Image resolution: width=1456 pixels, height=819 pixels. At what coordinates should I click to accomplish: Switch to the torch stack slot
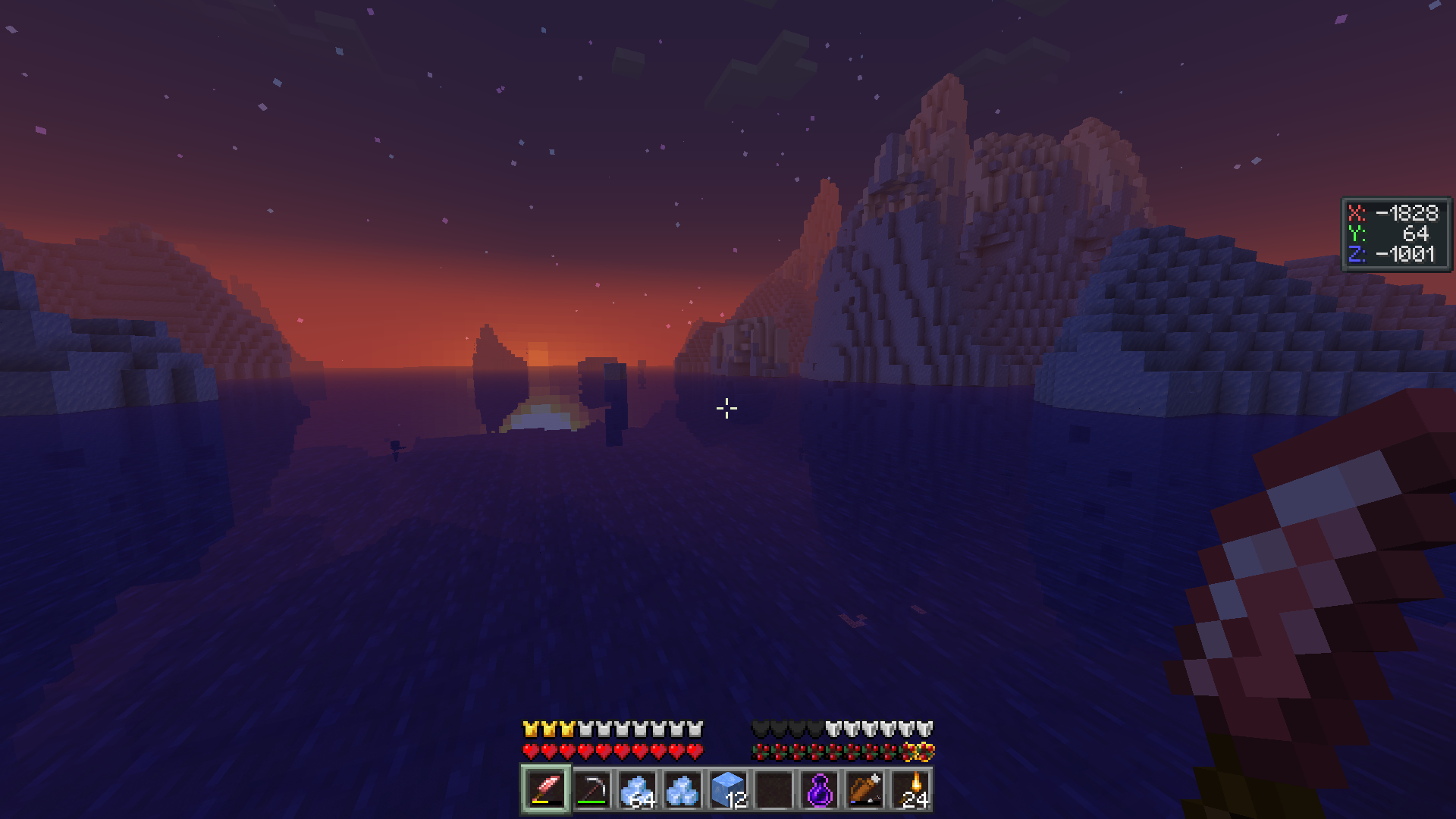pos(911,789)
